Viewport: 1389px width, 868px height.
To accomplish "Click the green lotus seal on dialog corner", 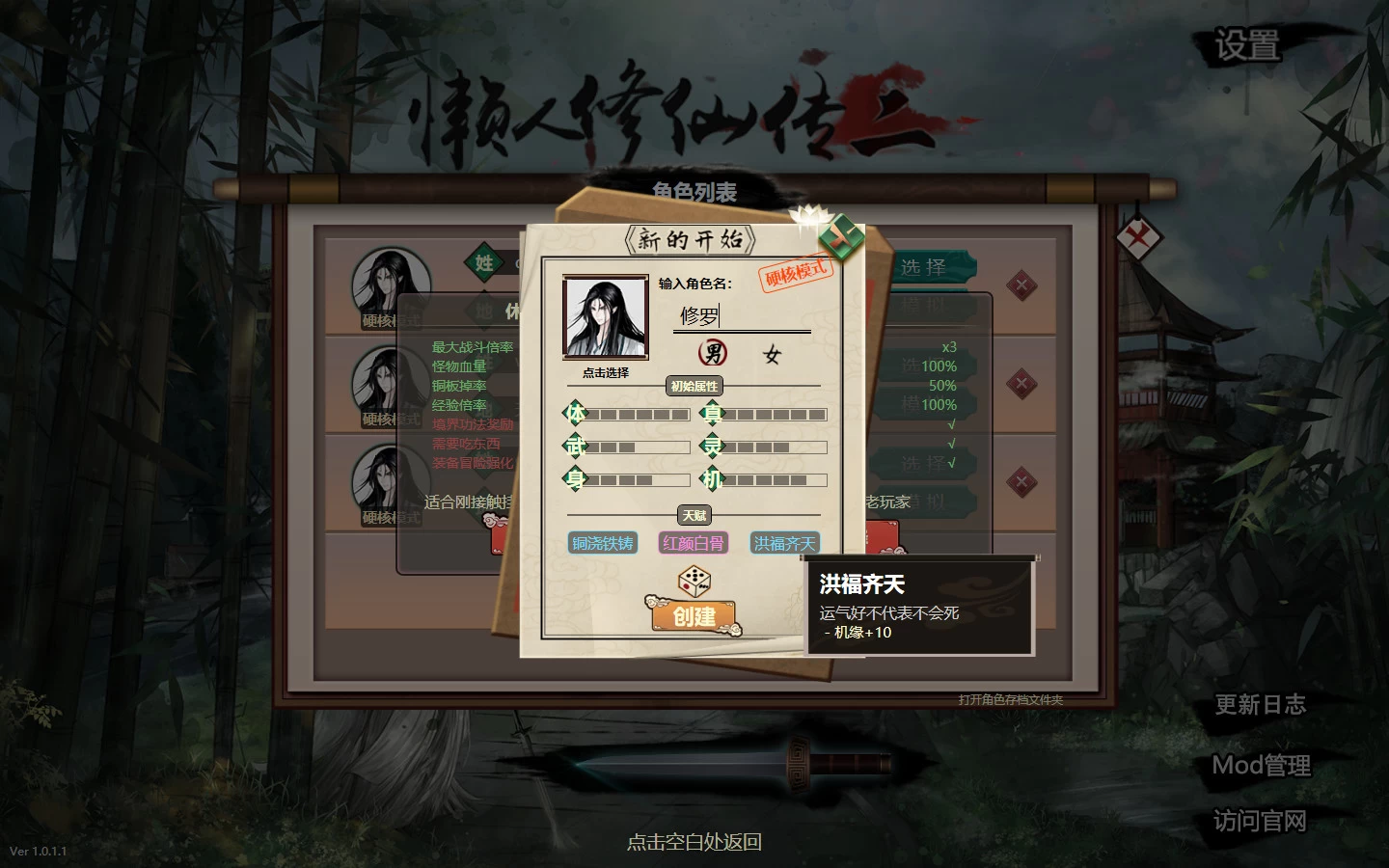I will 841,236.
